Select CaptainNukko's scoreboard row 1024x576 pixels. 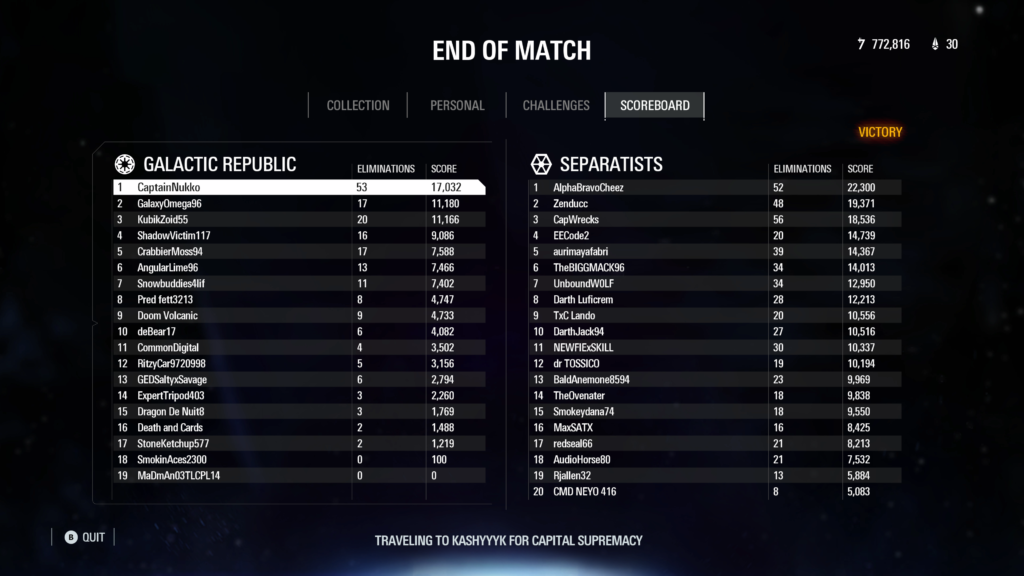click(x=298, y=187)
